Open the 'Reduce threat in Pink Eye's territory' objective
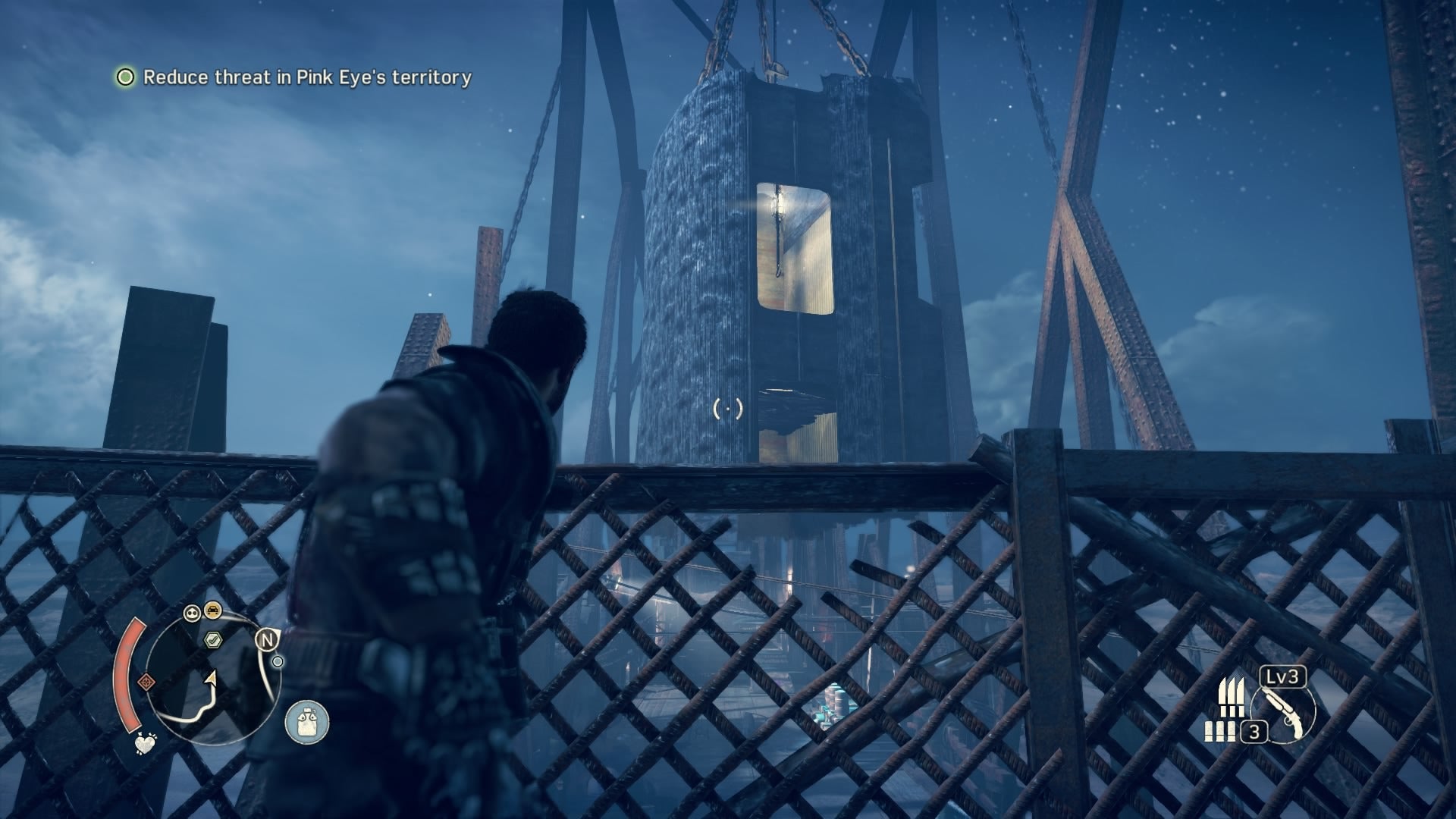The image size is (1456, 819). [x=308, y=77]
